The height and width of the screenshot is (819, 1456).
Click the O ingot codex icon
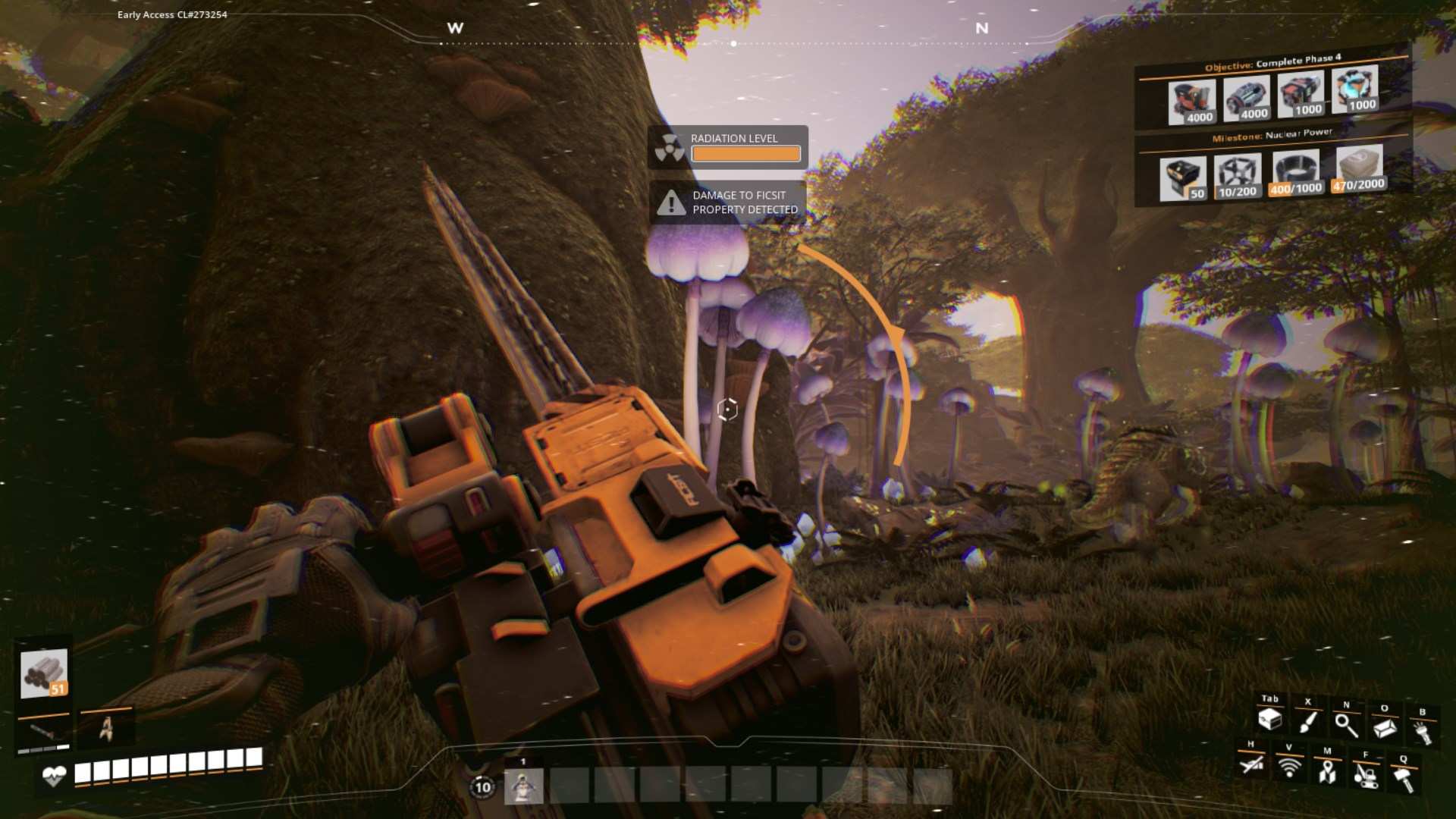click(x=1385, y=726)
